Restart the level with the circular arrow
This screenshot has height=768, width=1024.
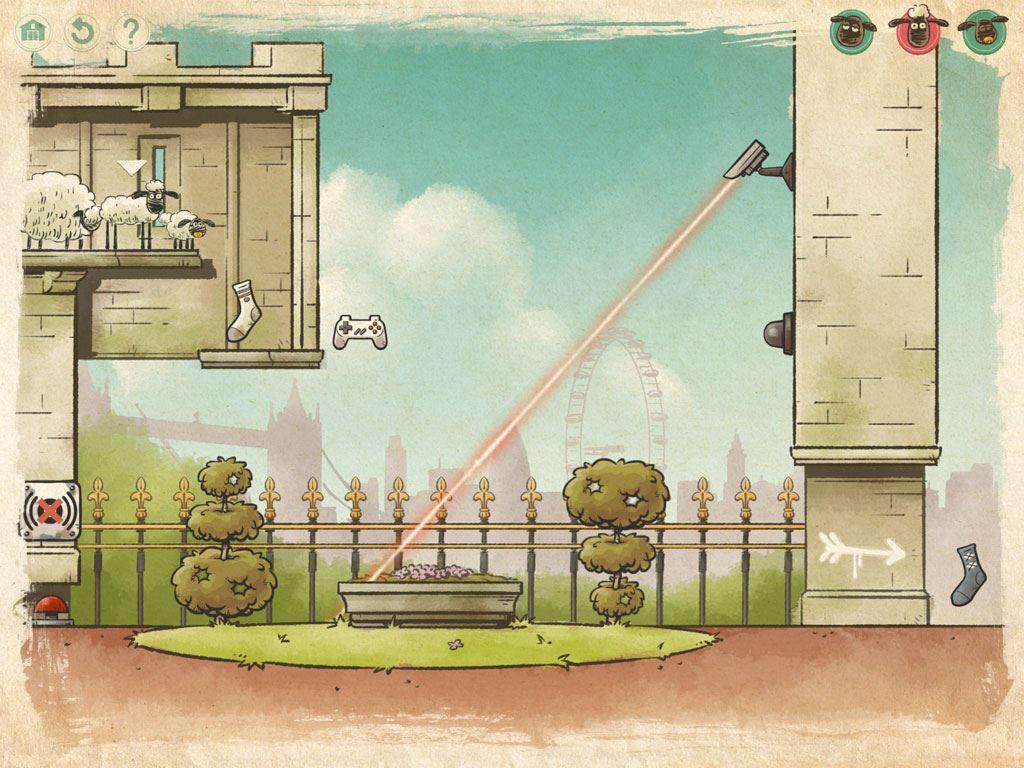click(x=82, y=32)
